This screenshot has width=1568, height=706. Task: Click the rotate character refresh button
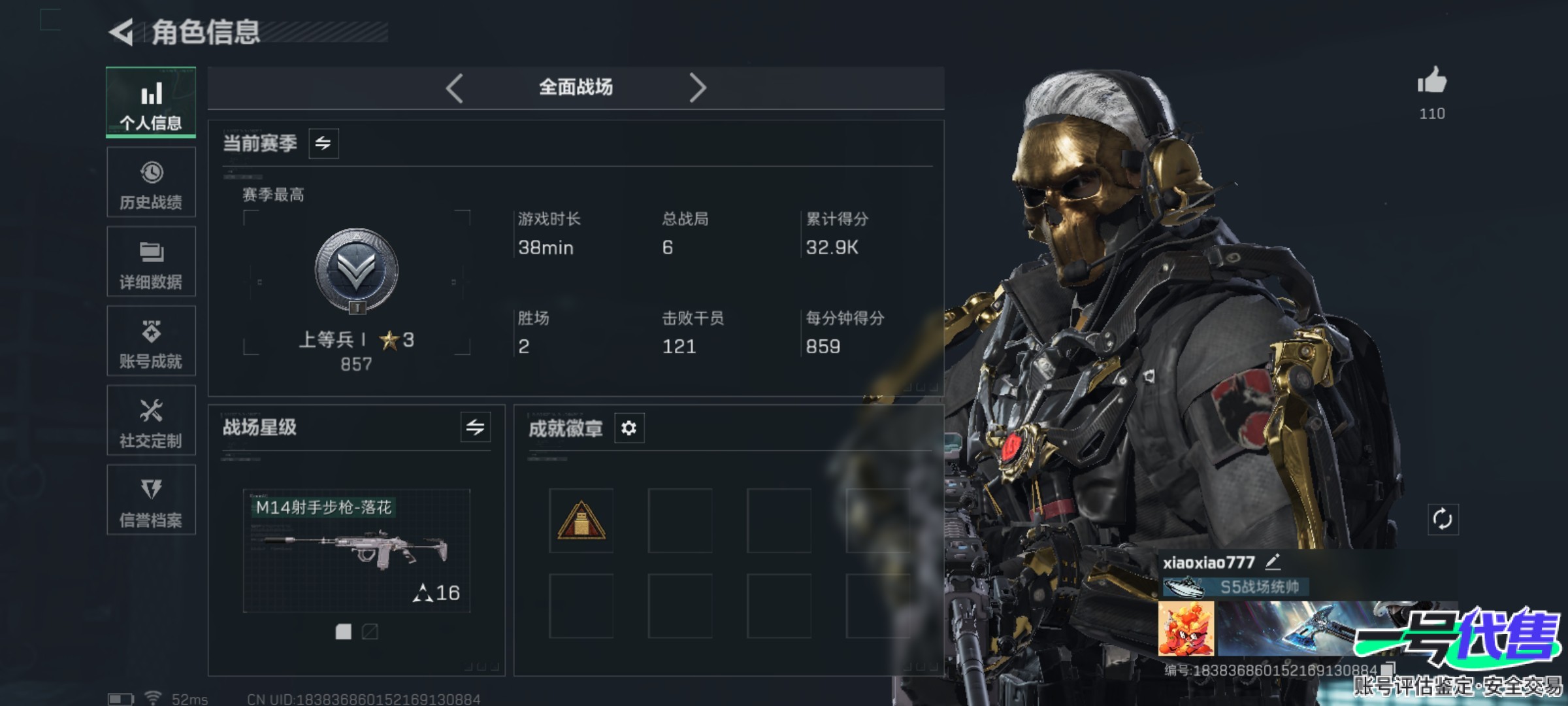1442,520
